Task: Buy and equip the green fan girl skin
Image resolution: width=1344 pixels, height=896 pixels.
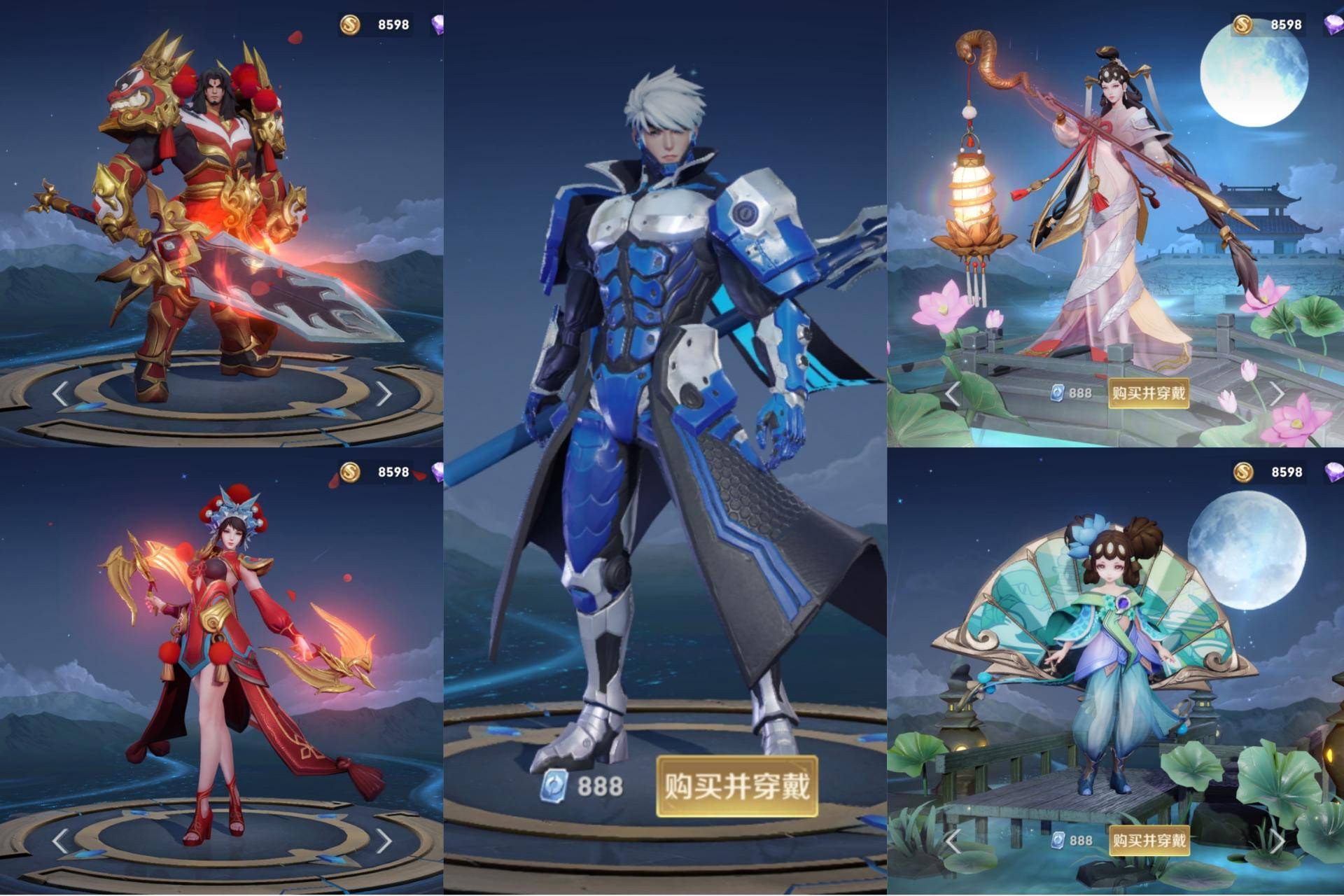Action: tap(1149, 840)
